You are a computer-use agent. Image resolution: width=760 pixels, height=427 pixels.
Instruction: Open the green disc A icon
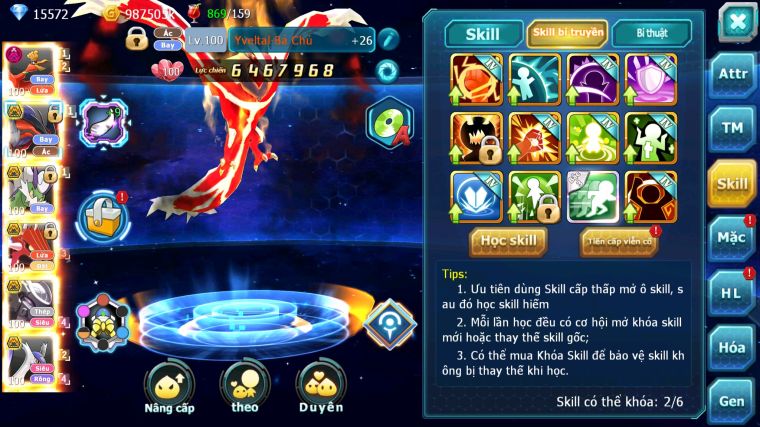[387, 124]
